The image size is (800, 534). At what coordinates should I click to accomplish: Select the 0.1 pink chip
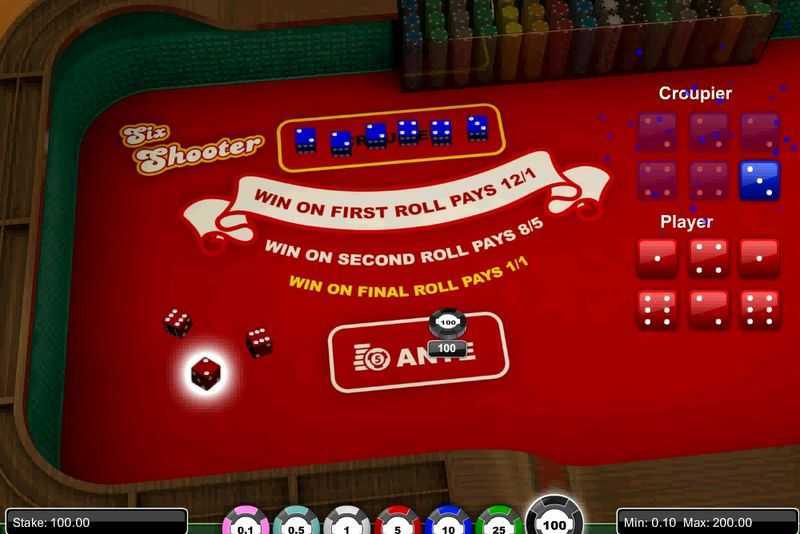point(244,522)
